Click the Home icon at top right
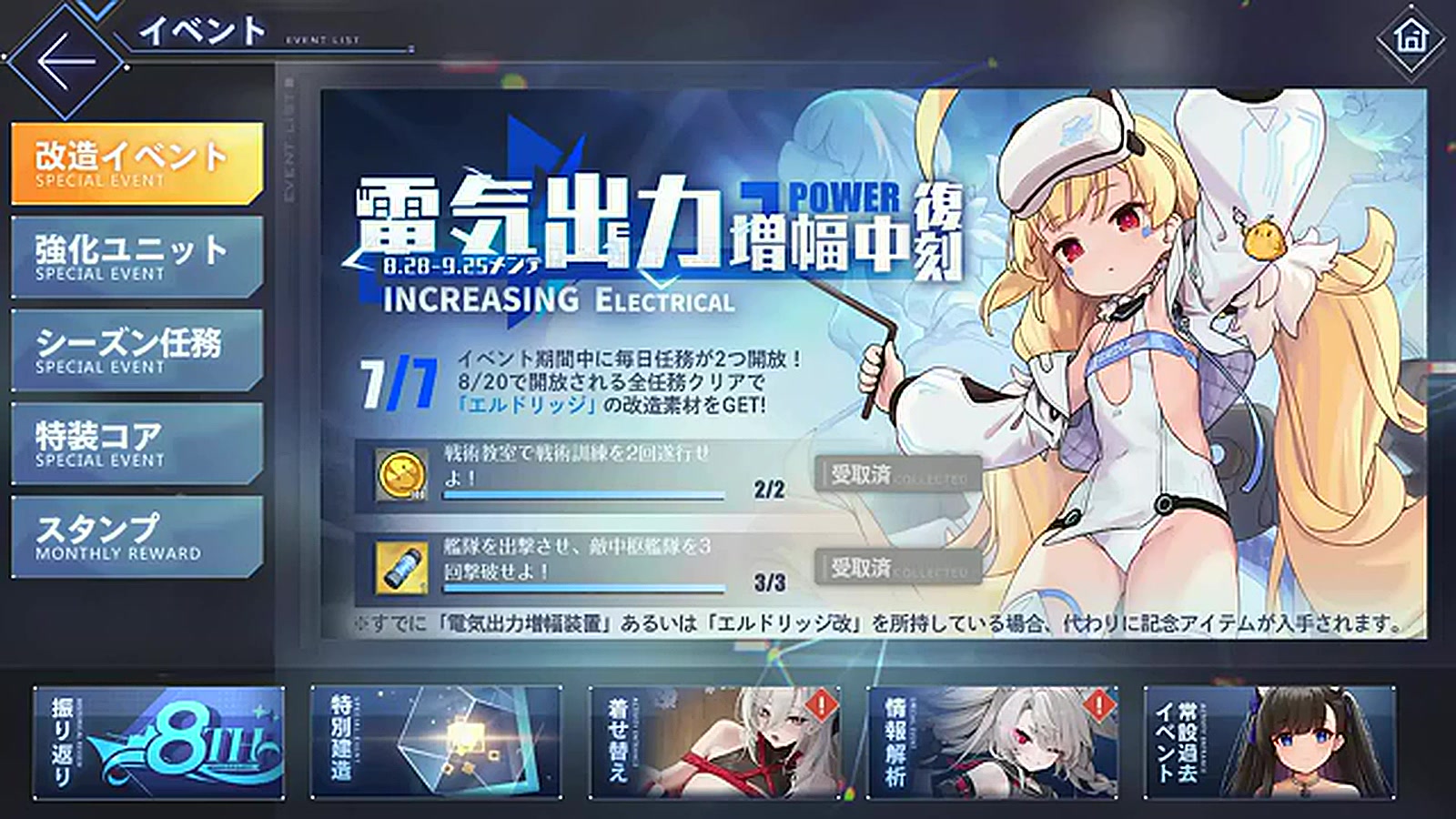Image resolution: width=1456 pixels, height=819 pixels. (x=1411, y=38)
